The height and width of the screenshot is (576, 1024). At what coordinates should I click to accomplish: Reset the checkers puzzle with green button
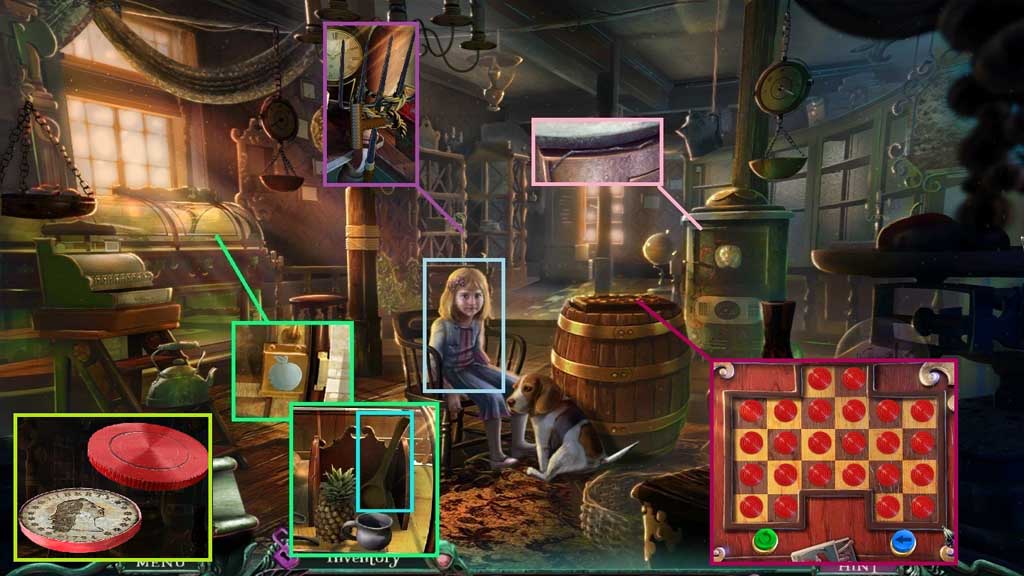pos(767,541)
